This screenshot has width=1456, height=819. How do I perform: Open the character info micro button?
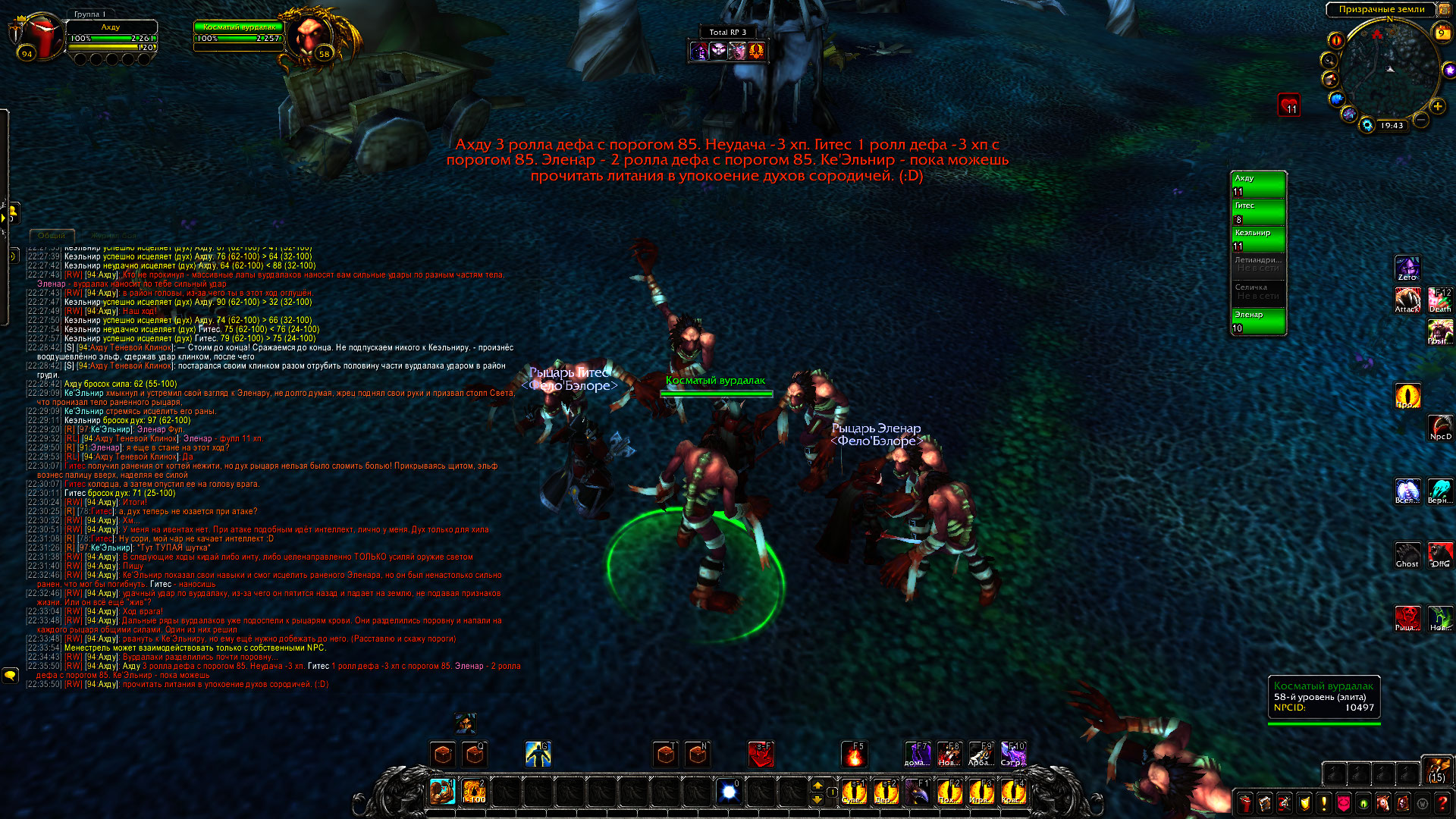pos(1245,802)
